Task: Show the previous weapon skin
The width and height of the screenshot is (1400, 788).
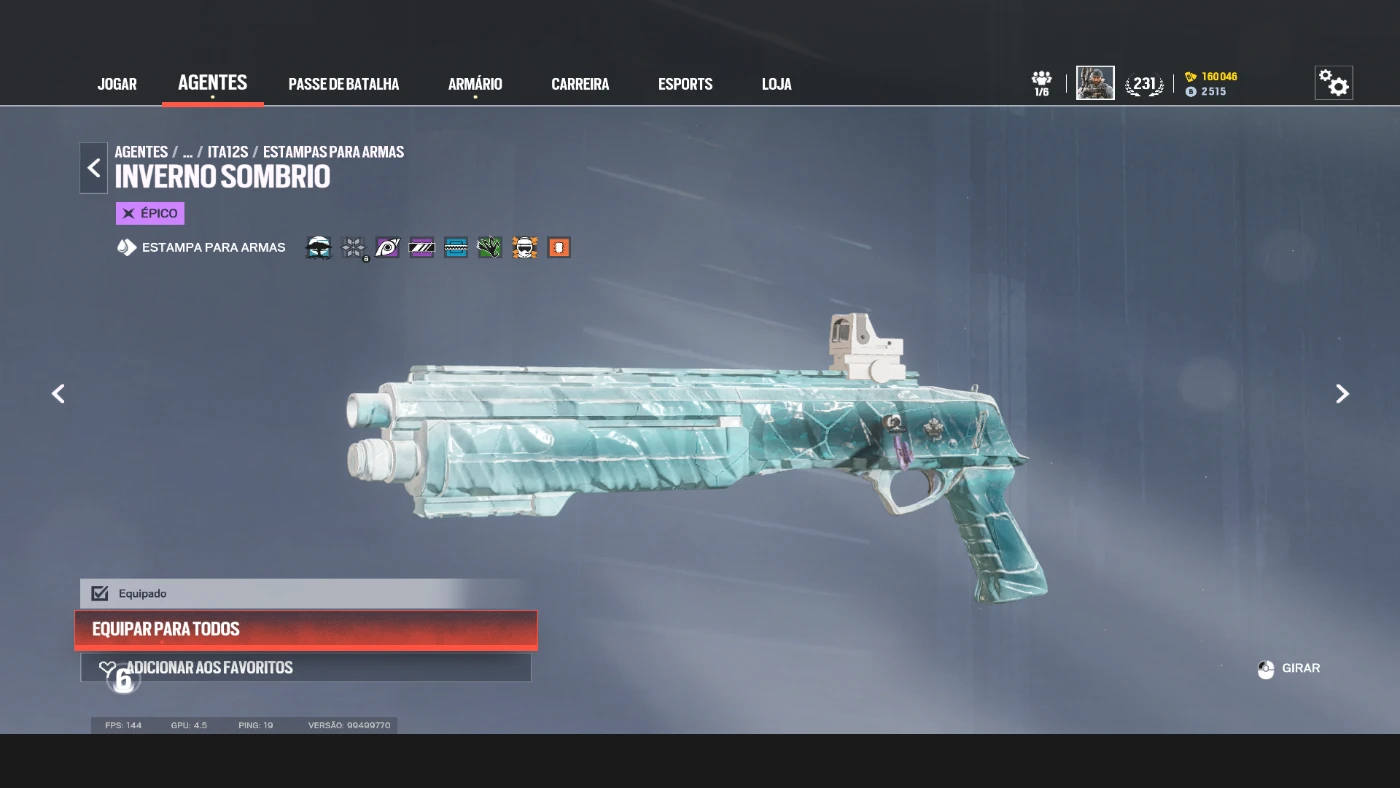Action: coord(58,394)
